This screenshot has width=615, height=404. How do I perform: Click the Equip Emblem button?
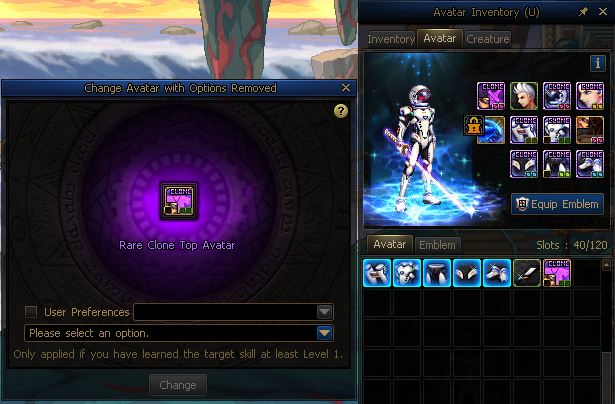point(558,204)
